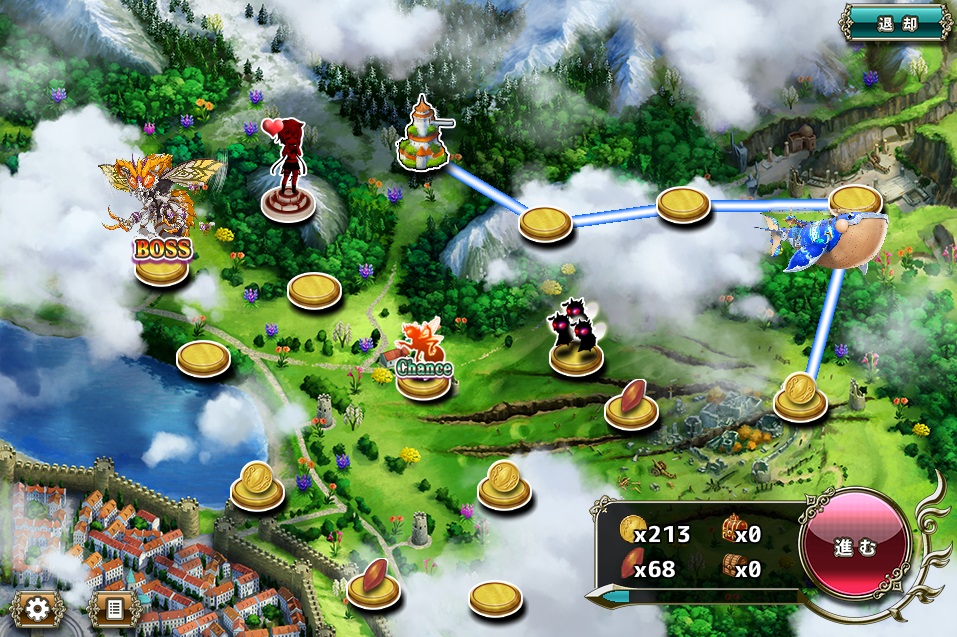The width and height of the screenshot is (957, 637).
Task: Tap the 退却 retreat button
Action: tap(896, 22)
